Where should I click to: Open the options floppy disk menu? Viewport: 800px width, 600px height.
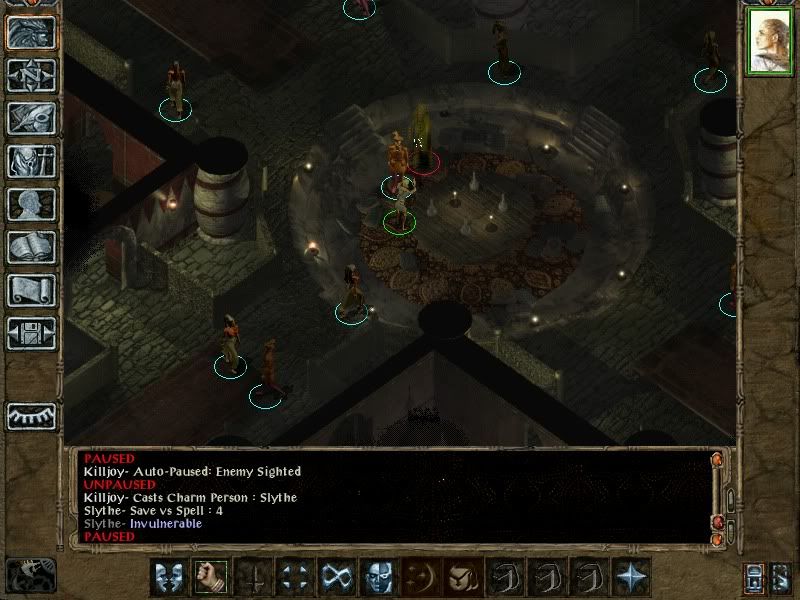pos(31,333)
